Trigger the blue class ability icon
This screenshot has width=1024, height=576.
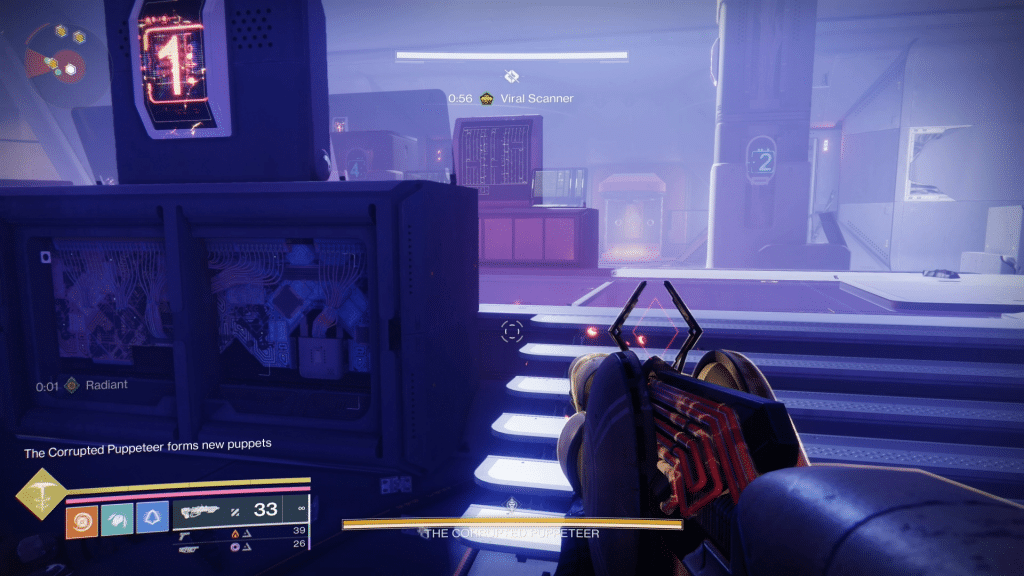point(152,519)
